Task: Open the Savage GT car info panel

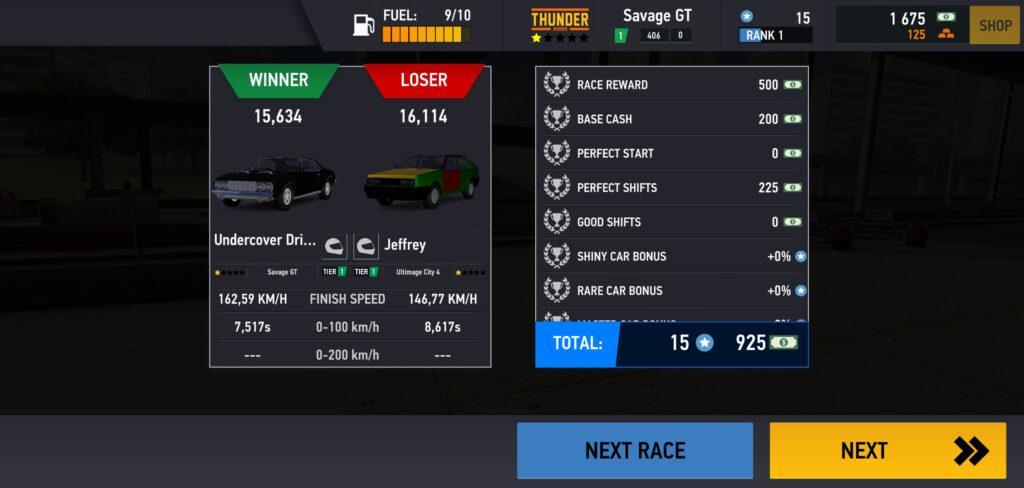Action: tap(611, 25)
